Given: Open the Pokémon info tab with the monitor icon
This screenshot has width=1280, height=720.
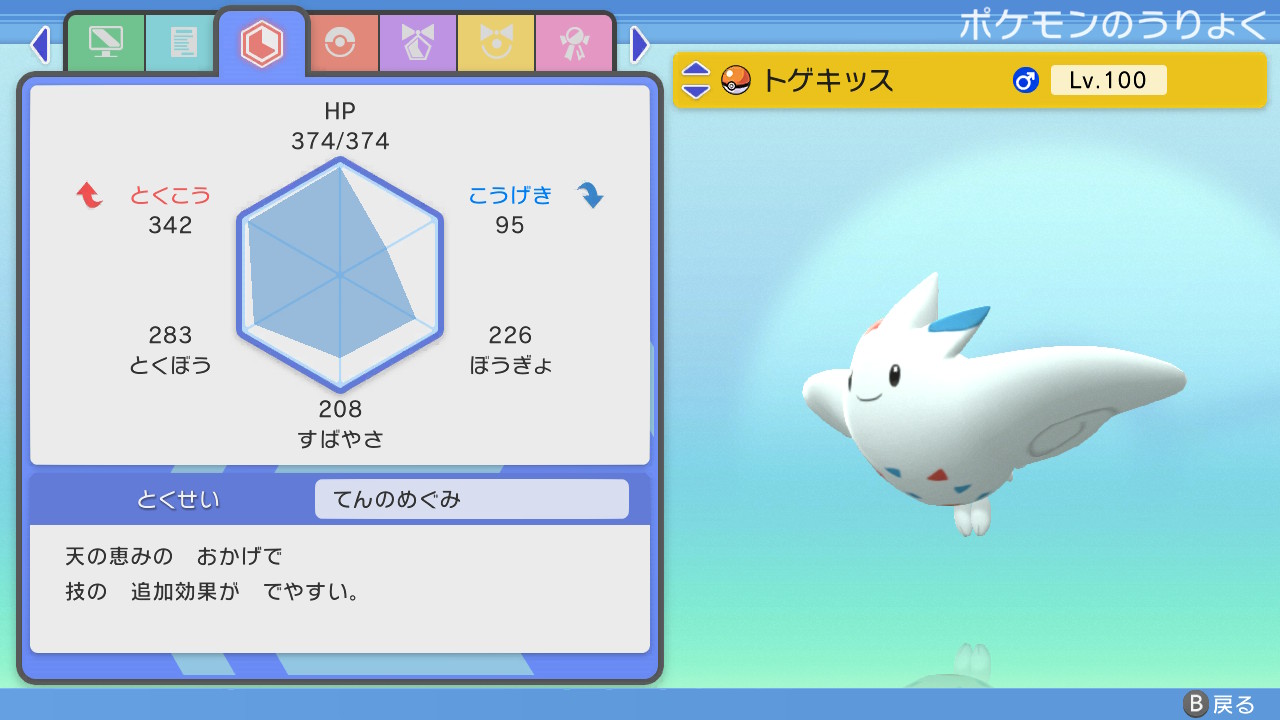Looking at the screenshot, I should pos(106,42).
